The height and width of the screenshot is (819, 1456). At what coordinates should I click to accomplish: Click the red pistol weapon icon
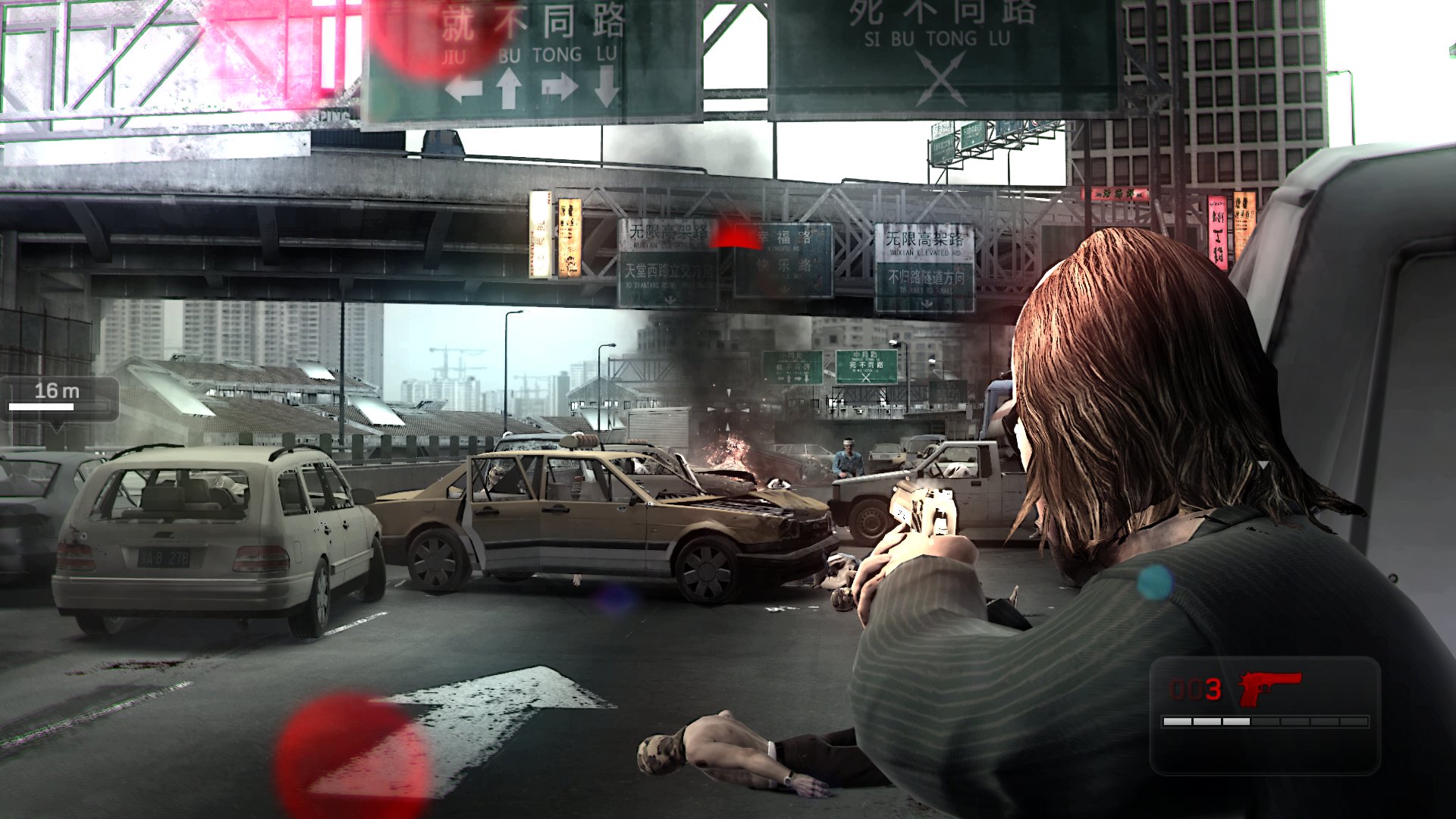(1269, 687)
